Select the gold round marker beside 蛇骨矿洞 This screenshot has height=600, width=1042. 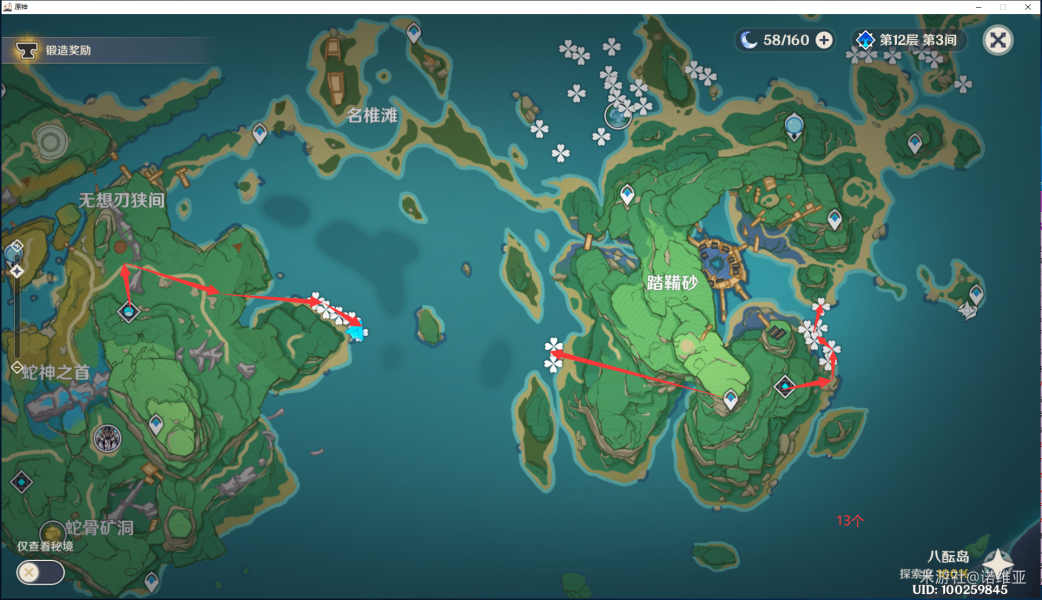[x=51, y=532]
